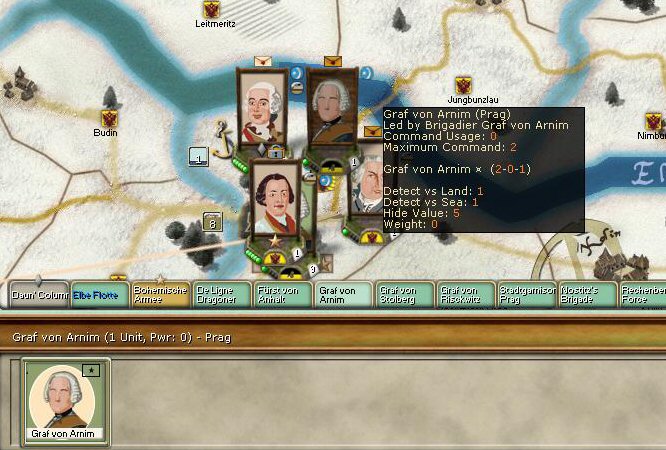Select the Nostitz's Brigade tab

pyautogui.click(x=587, y=294)
